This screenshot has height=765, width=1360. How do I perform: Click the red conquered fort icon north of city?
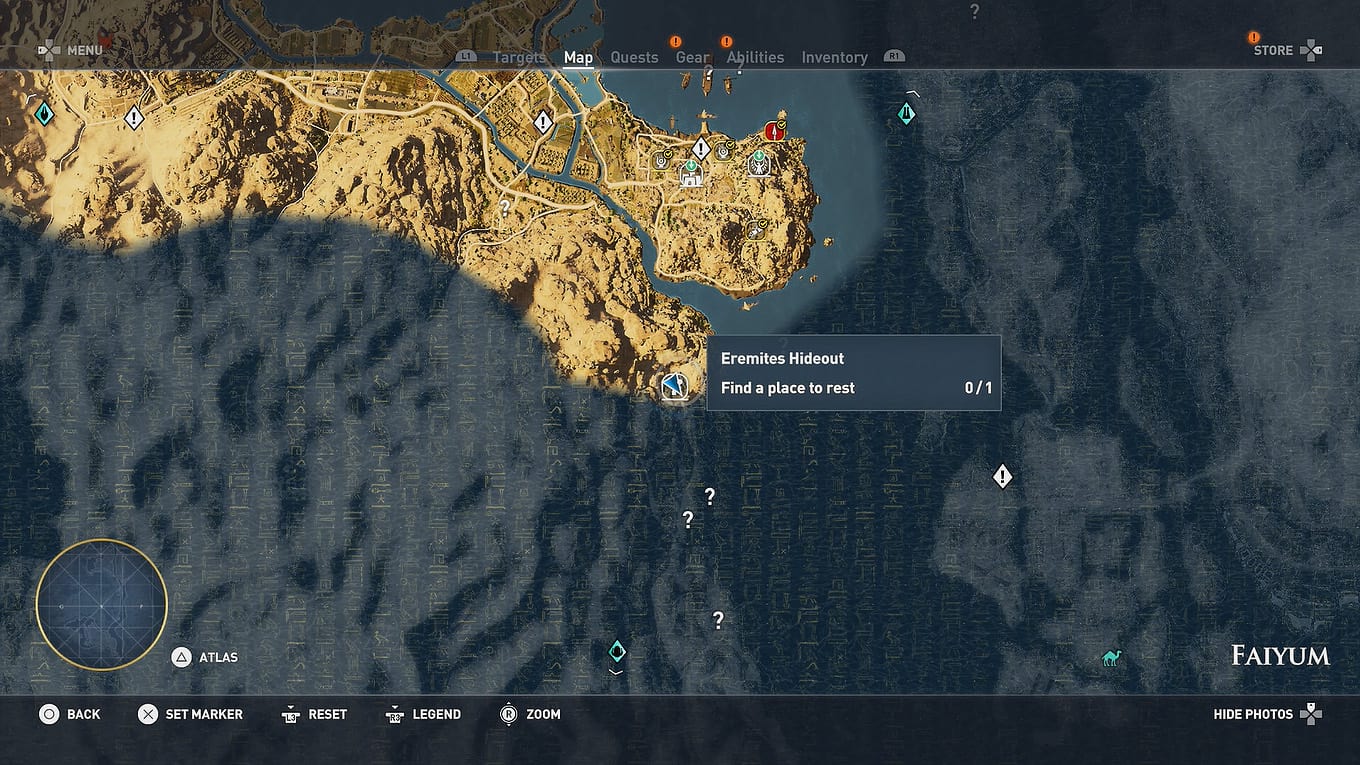click(x=774, y=130)
